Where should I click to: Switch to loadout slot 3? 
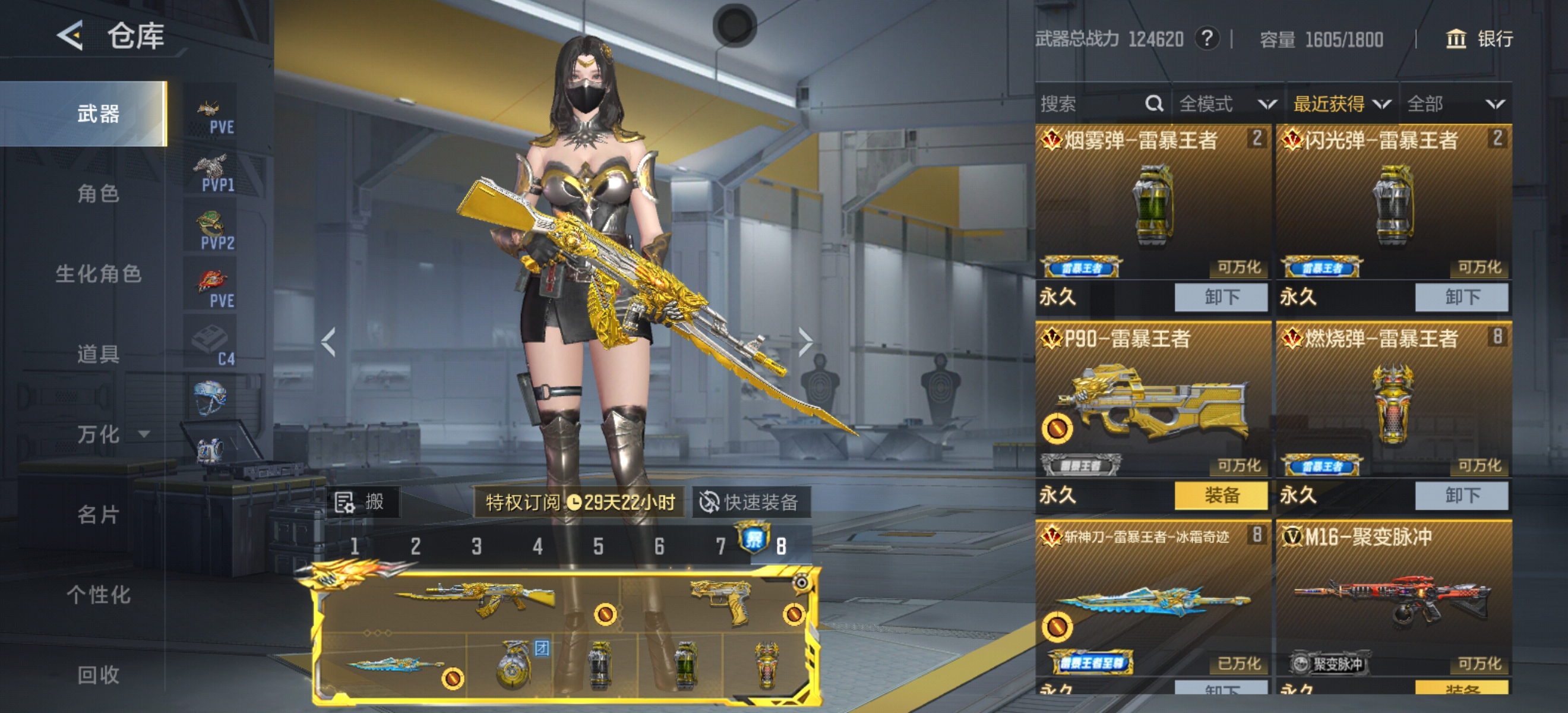coord(476,546)
